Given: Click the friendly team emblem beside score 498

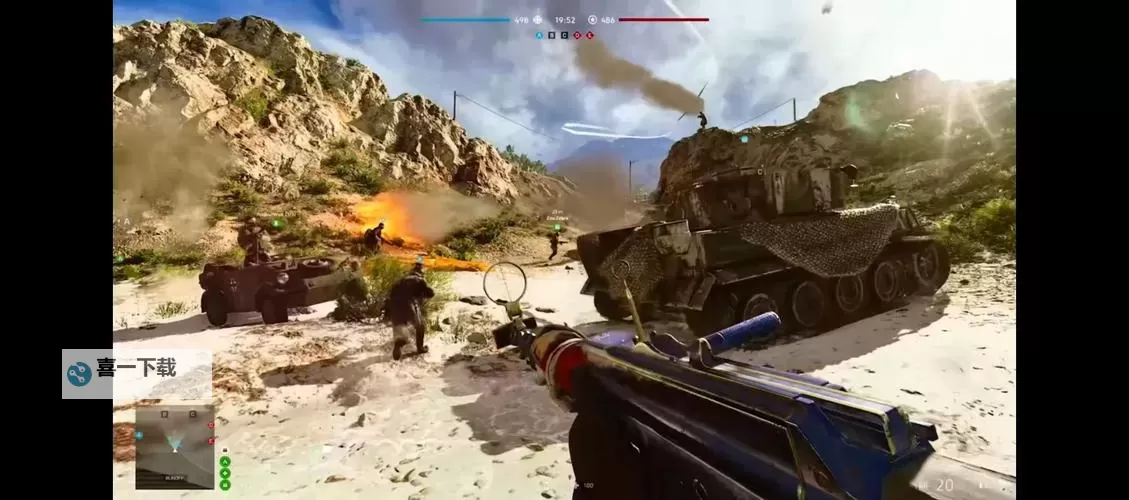Looking at the screenshot, I should tap(538, 19).
